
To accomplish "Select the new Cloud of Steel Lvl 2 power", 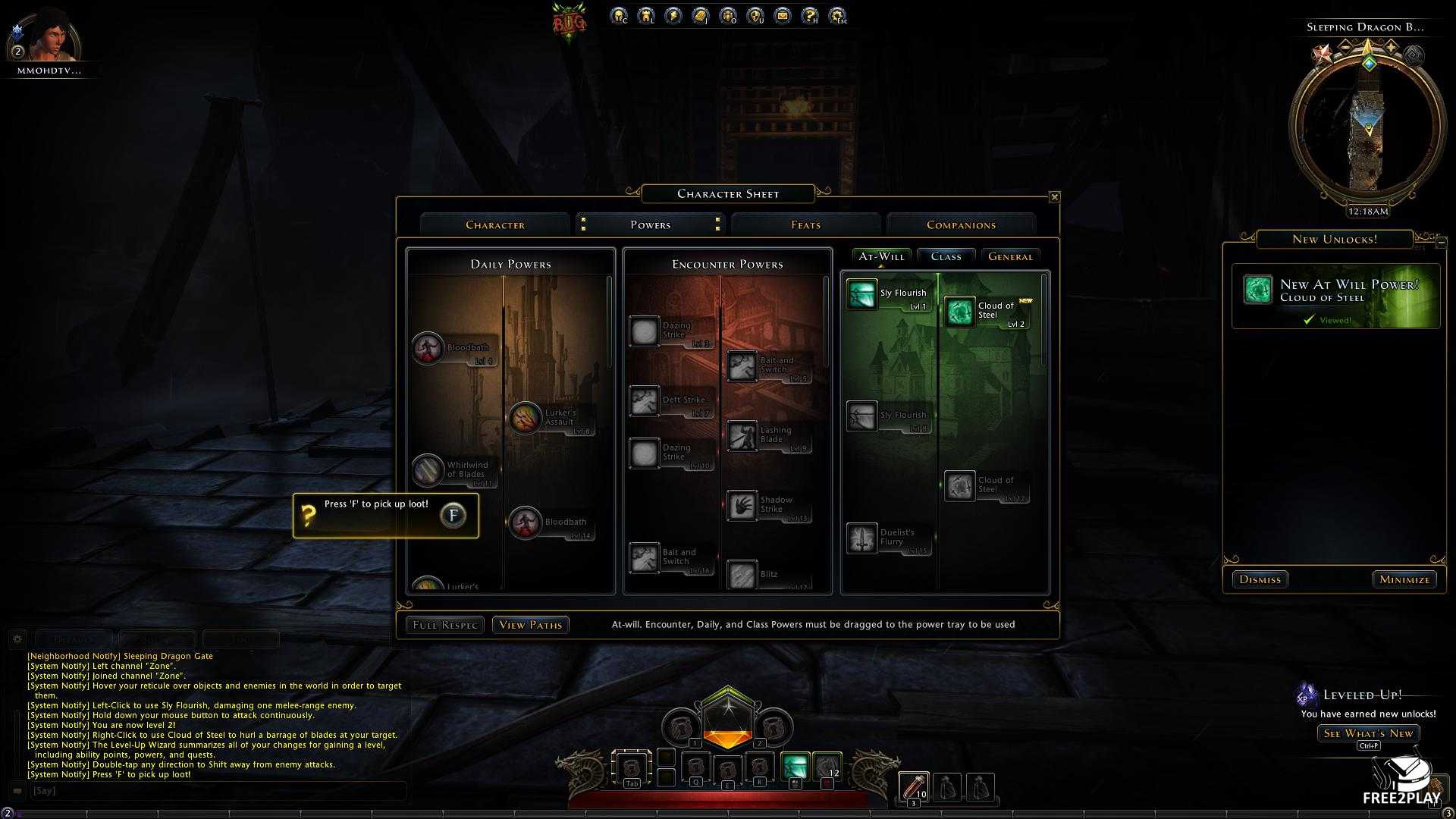I will (960, 312).
